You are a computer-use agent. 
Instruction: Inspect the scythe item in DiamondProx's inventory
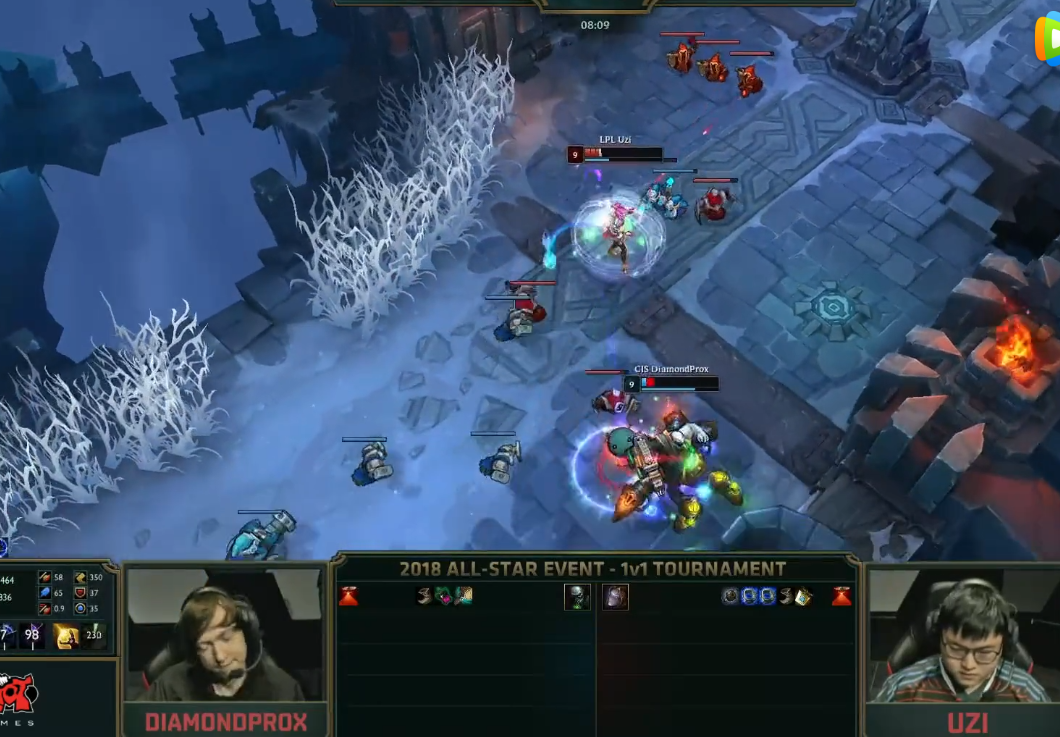(x=424, y=596)
